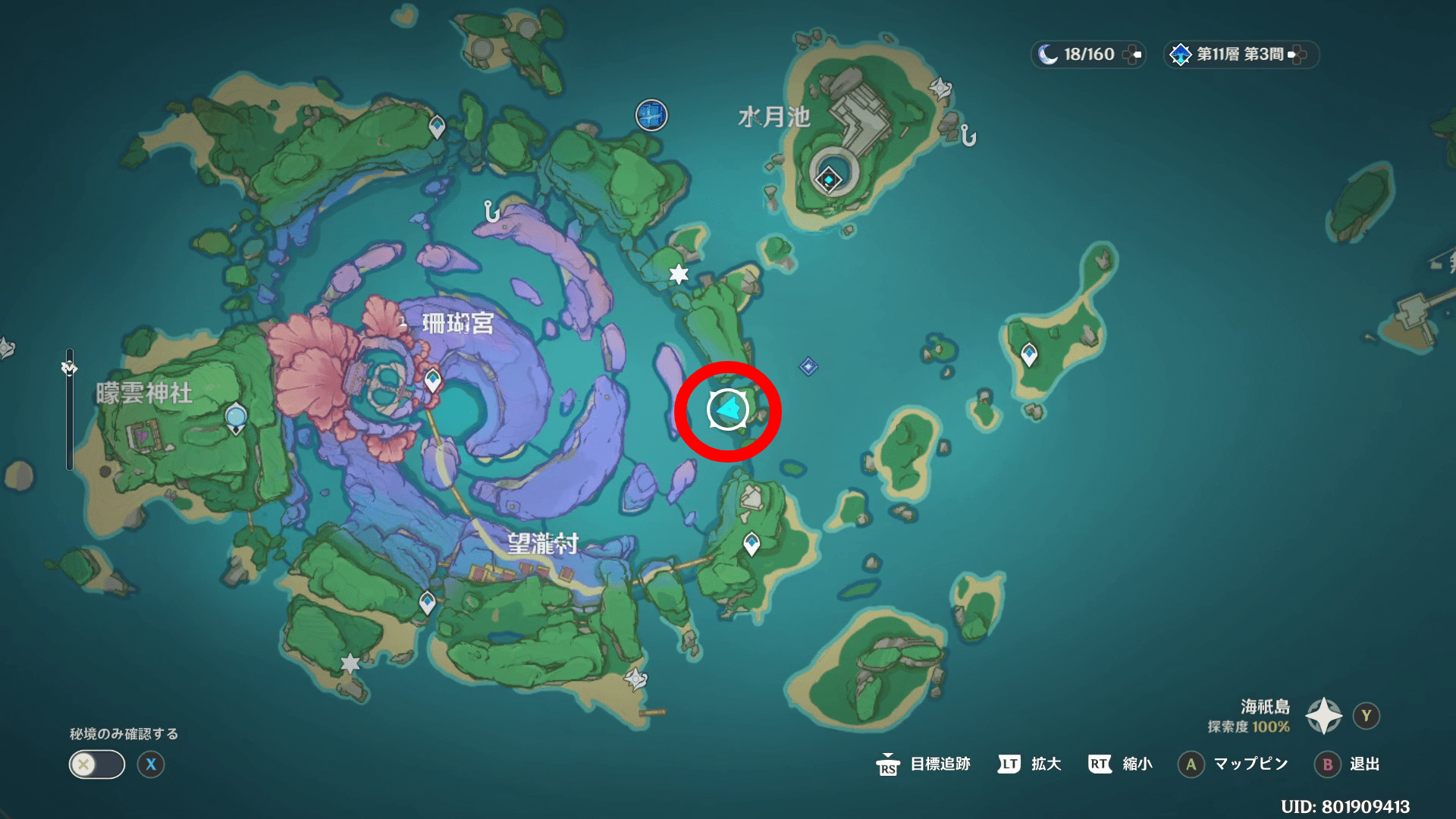The width and height of the screenshot is (1456, 819).
Task: Select the teleport waypoint just west of 望瀧村
Action: [428, 603]
